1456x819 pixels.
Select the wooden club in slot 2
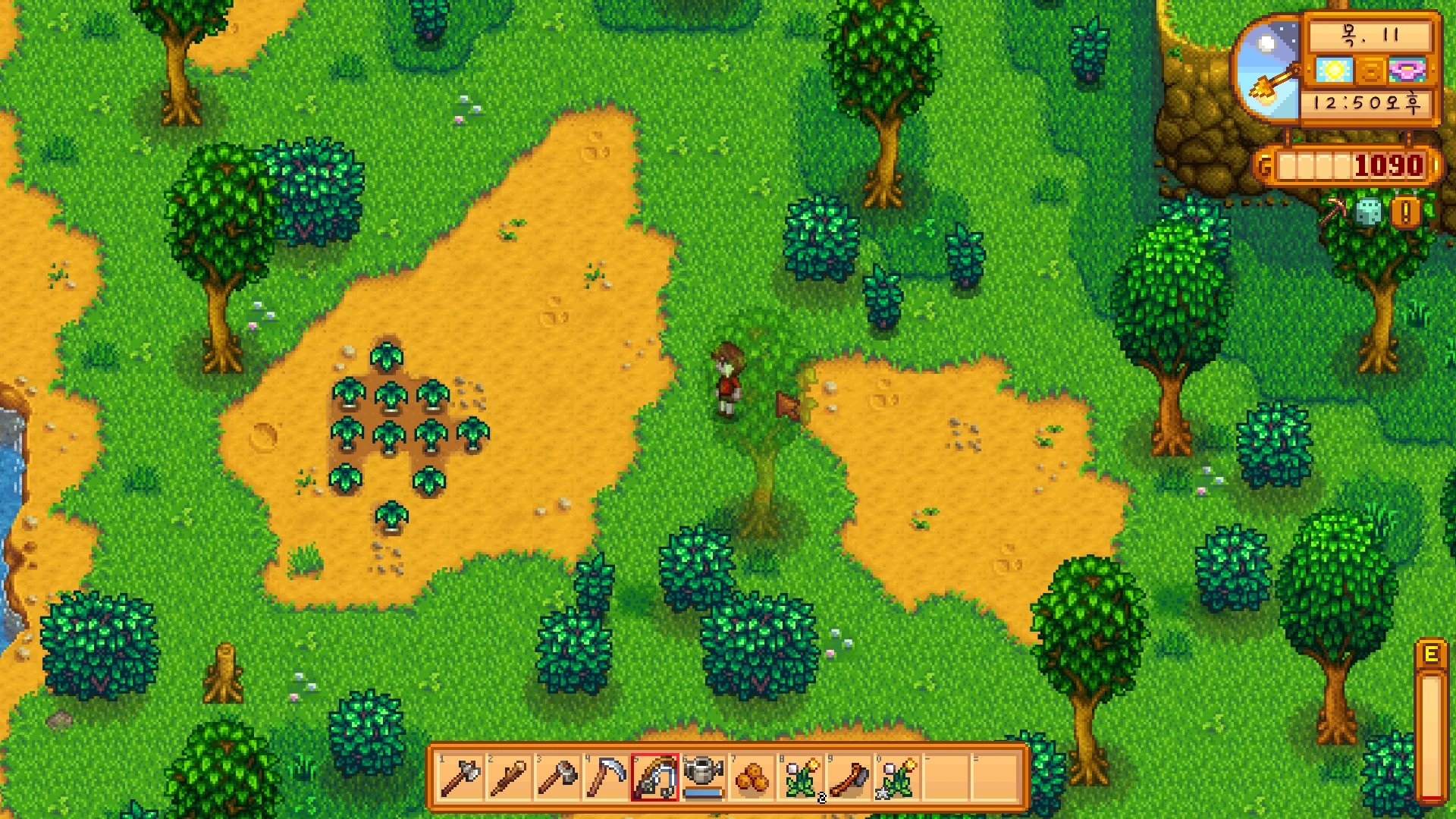pos(509,777)
